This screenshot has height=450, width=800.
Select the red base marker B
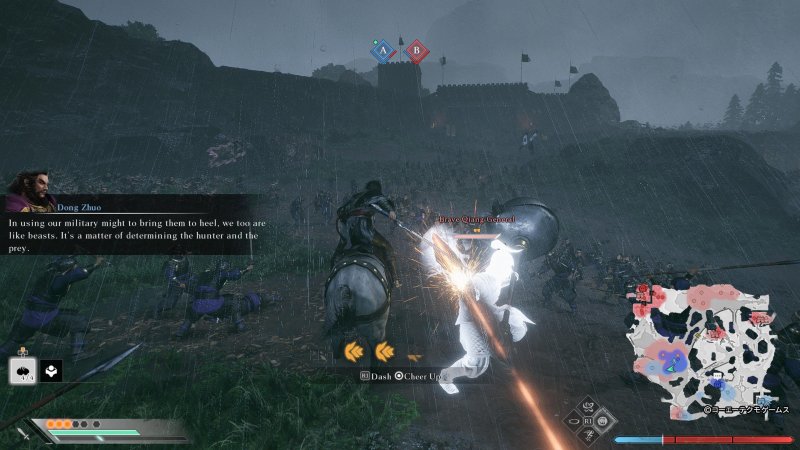tap(415, 50)
